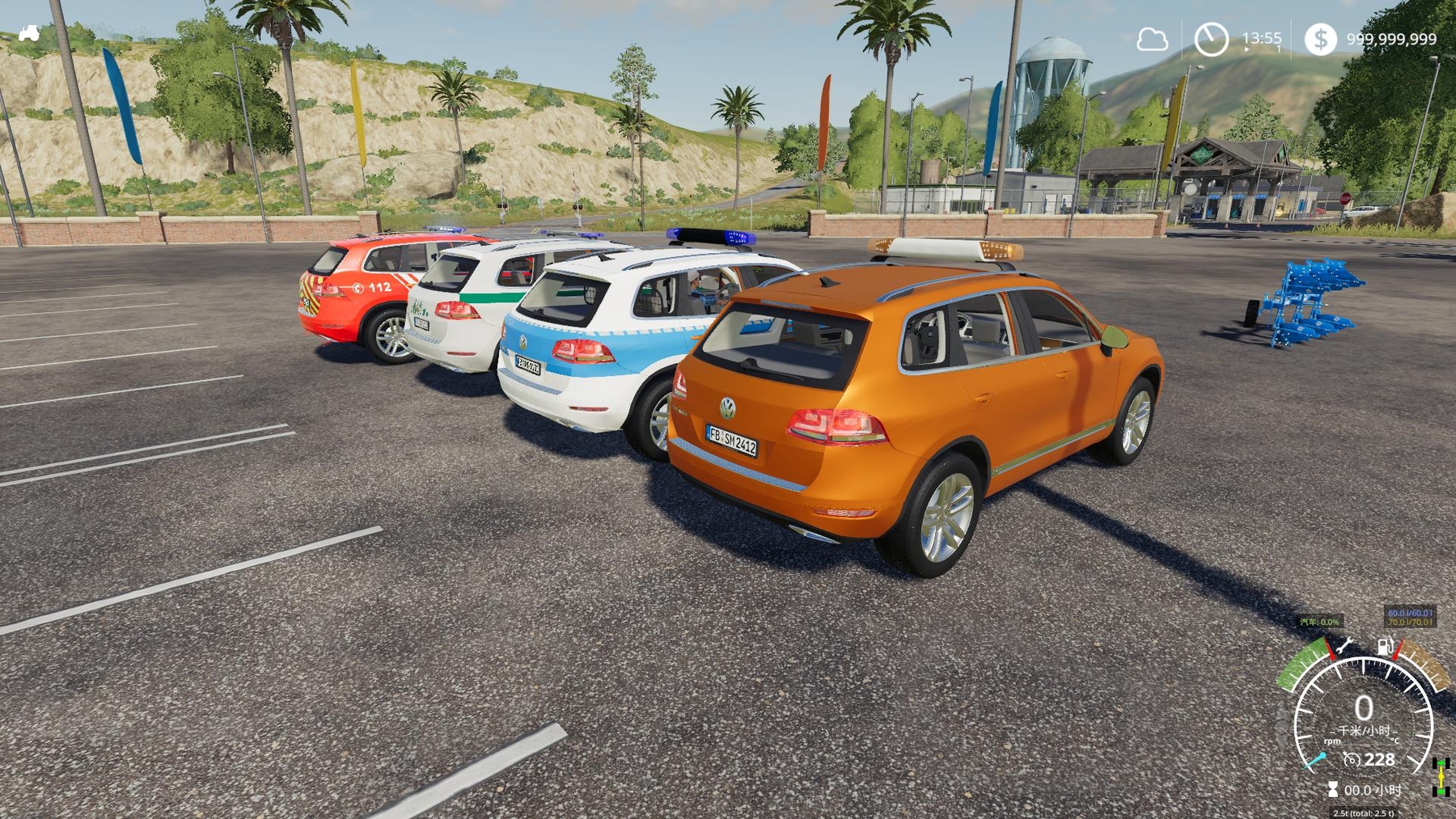Screen dimensions: 1456x819
Task: Click the fuel pump icon on the gauge
Action: [1385, 646]
